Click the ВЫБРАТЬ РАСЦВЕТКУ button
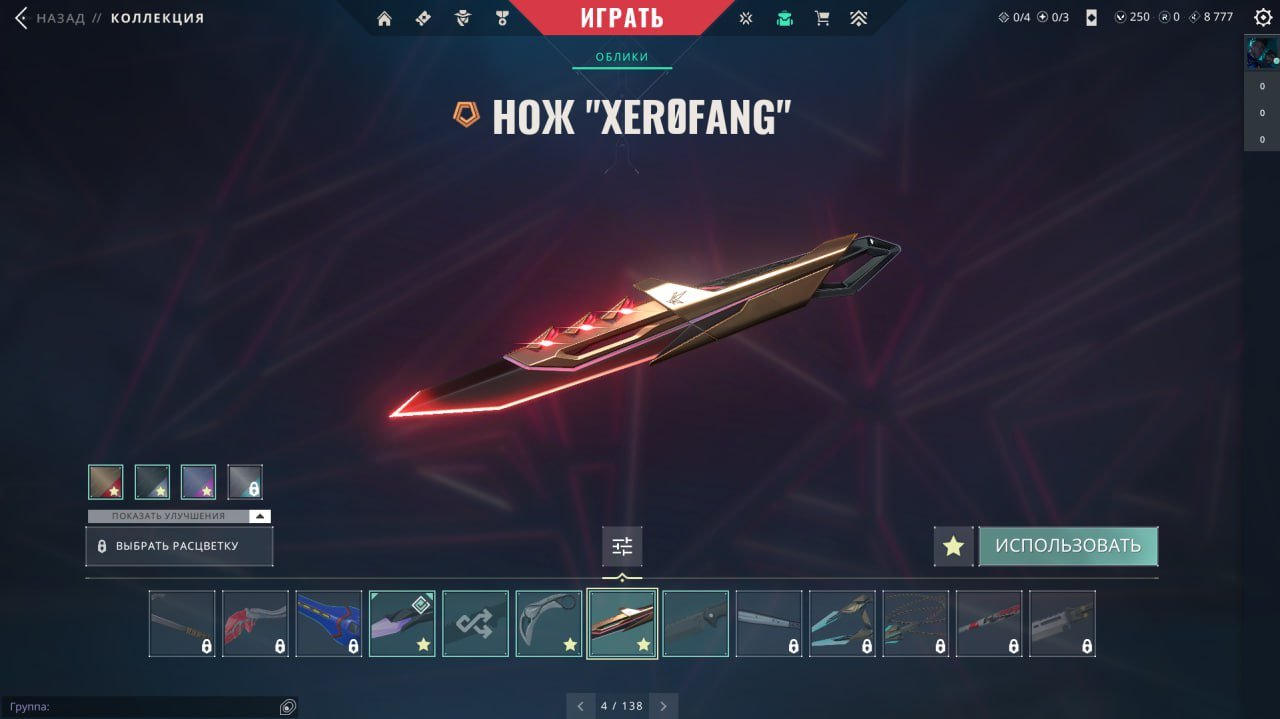The height and width of the screenshot is (719, 1280). 179,547
